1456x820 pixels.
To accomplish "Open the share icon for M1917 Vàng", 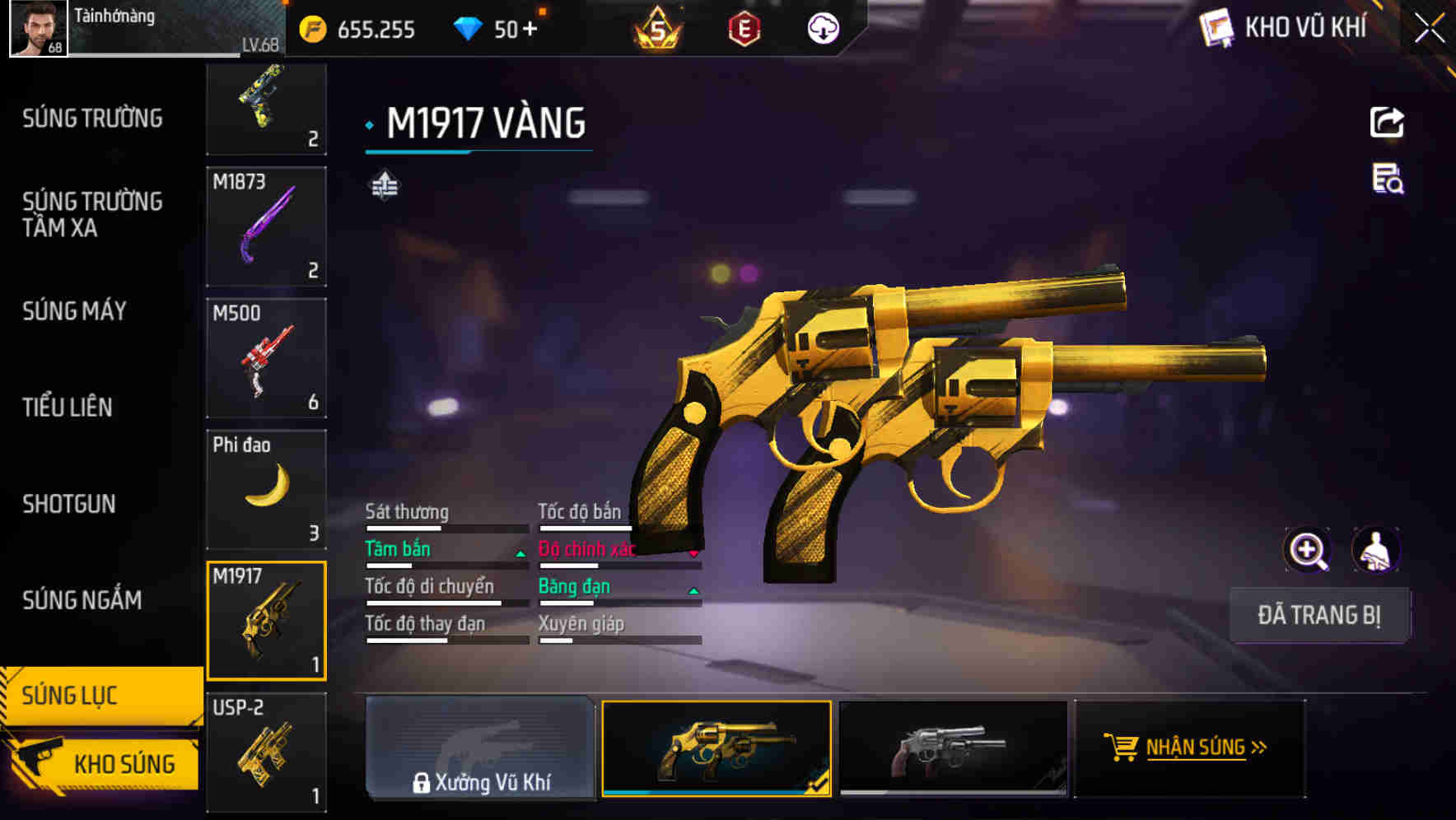I will (1387, 122).
